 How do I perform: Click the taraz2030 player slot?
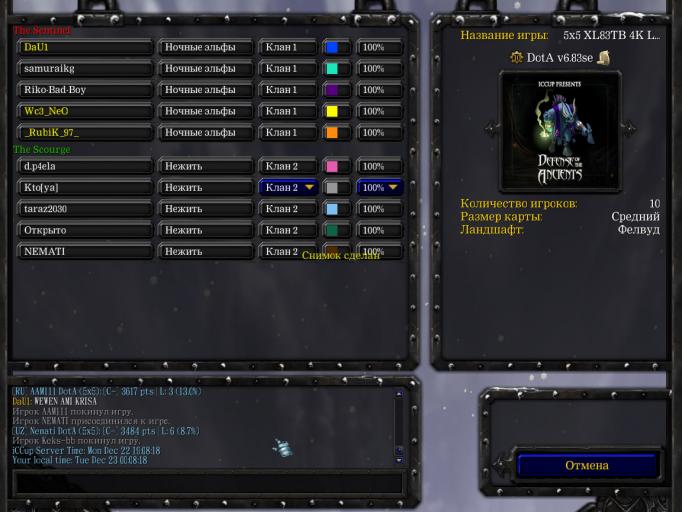point(86,209)
